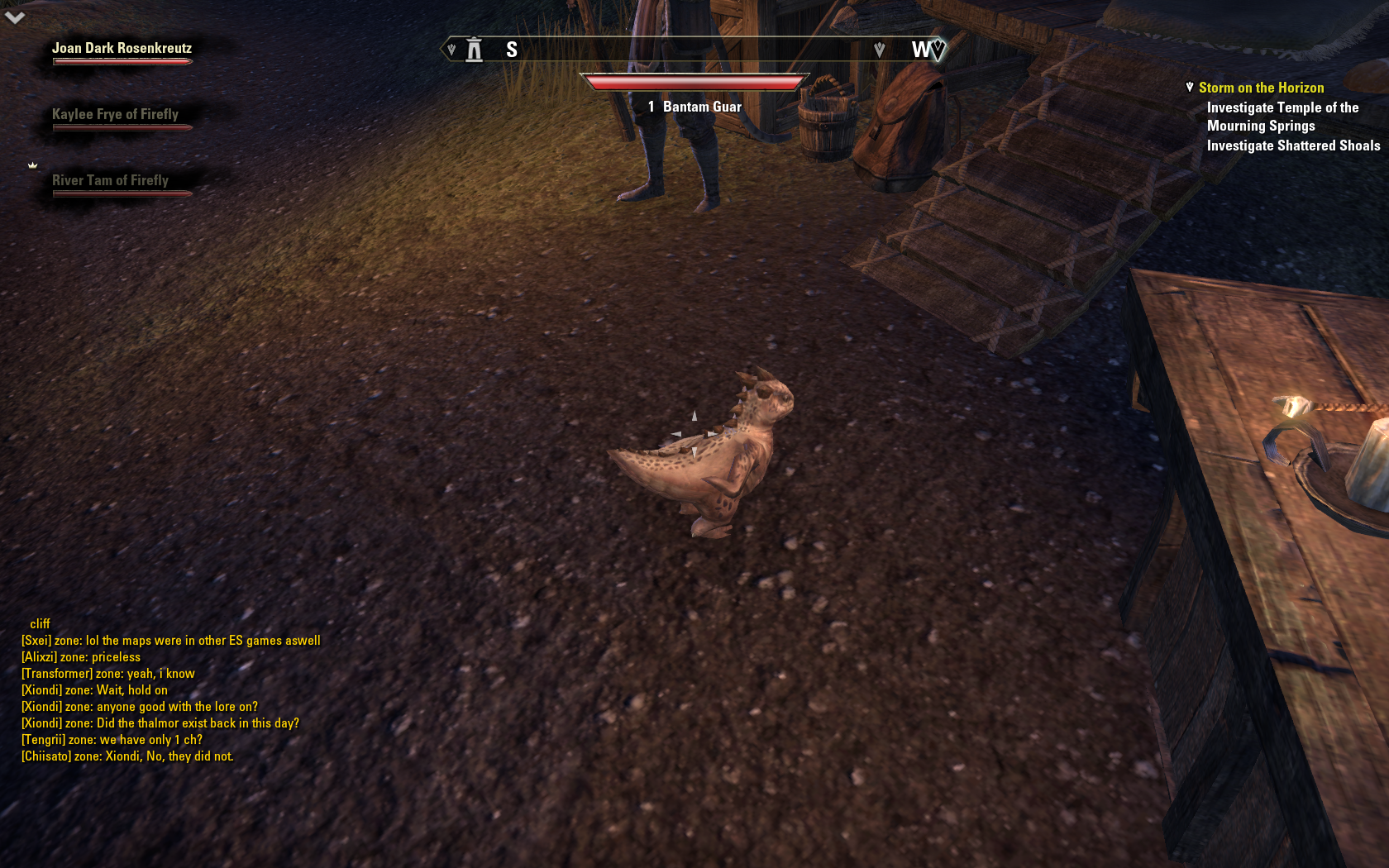Open the Storm on the Horizon quest
The image size is (1389, 868).
coord(1261,88)
